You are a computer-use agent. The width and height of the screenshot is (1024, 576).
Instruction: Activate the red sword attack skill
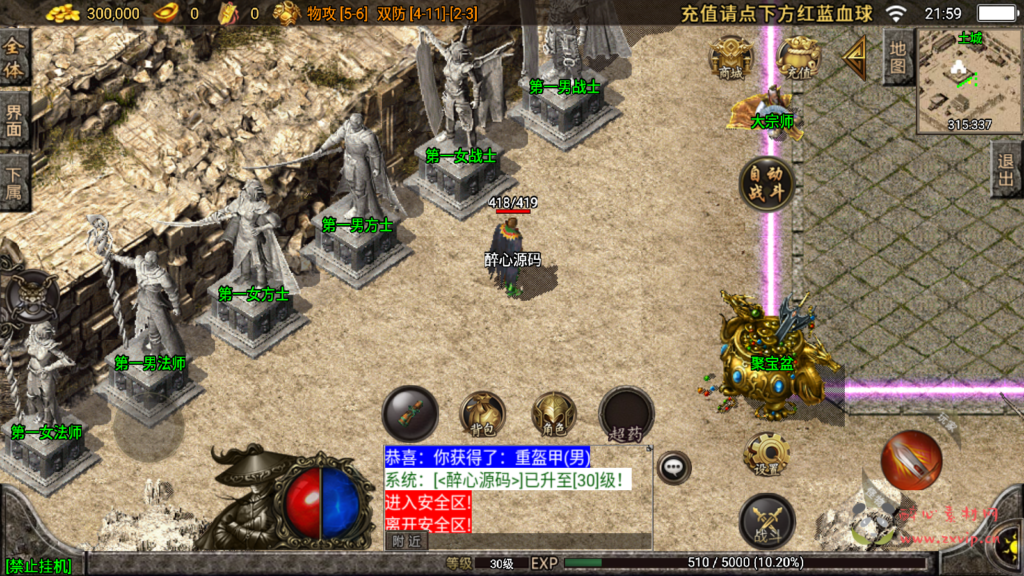[911, 460]
